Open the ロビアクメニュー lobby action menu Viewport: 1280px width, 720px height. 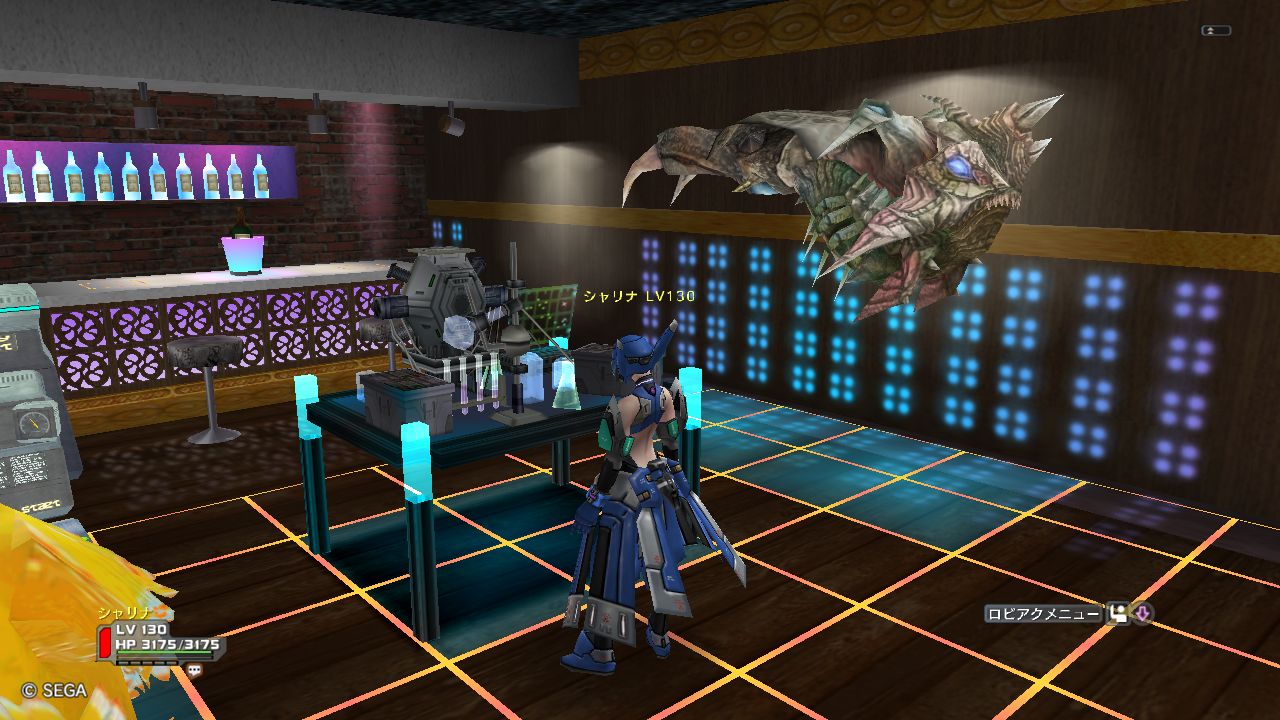click(x=1042, y=614)
